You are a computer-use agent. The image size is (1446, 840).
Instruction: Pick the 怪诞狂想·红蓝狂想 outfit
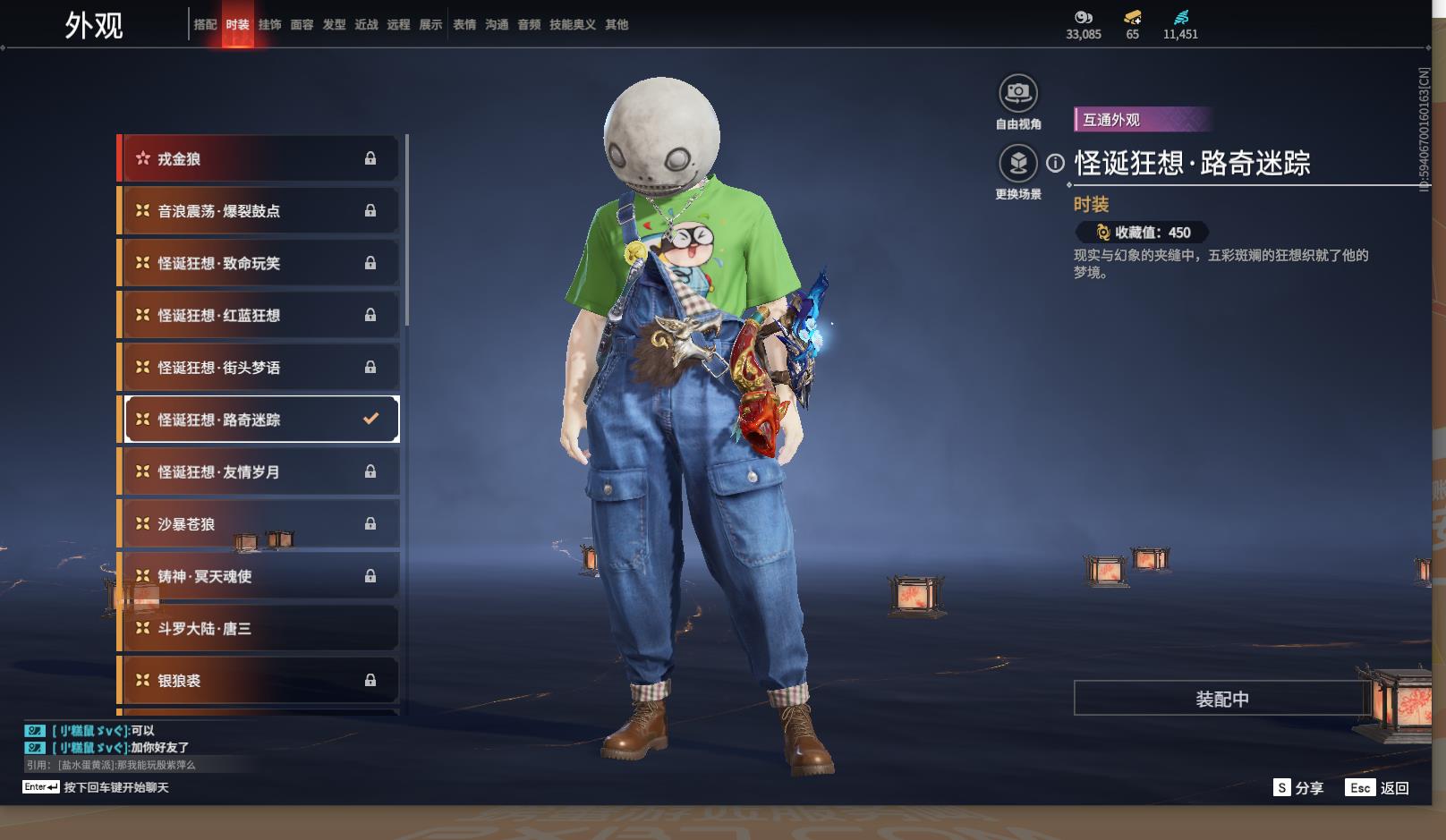click(259, 316)
